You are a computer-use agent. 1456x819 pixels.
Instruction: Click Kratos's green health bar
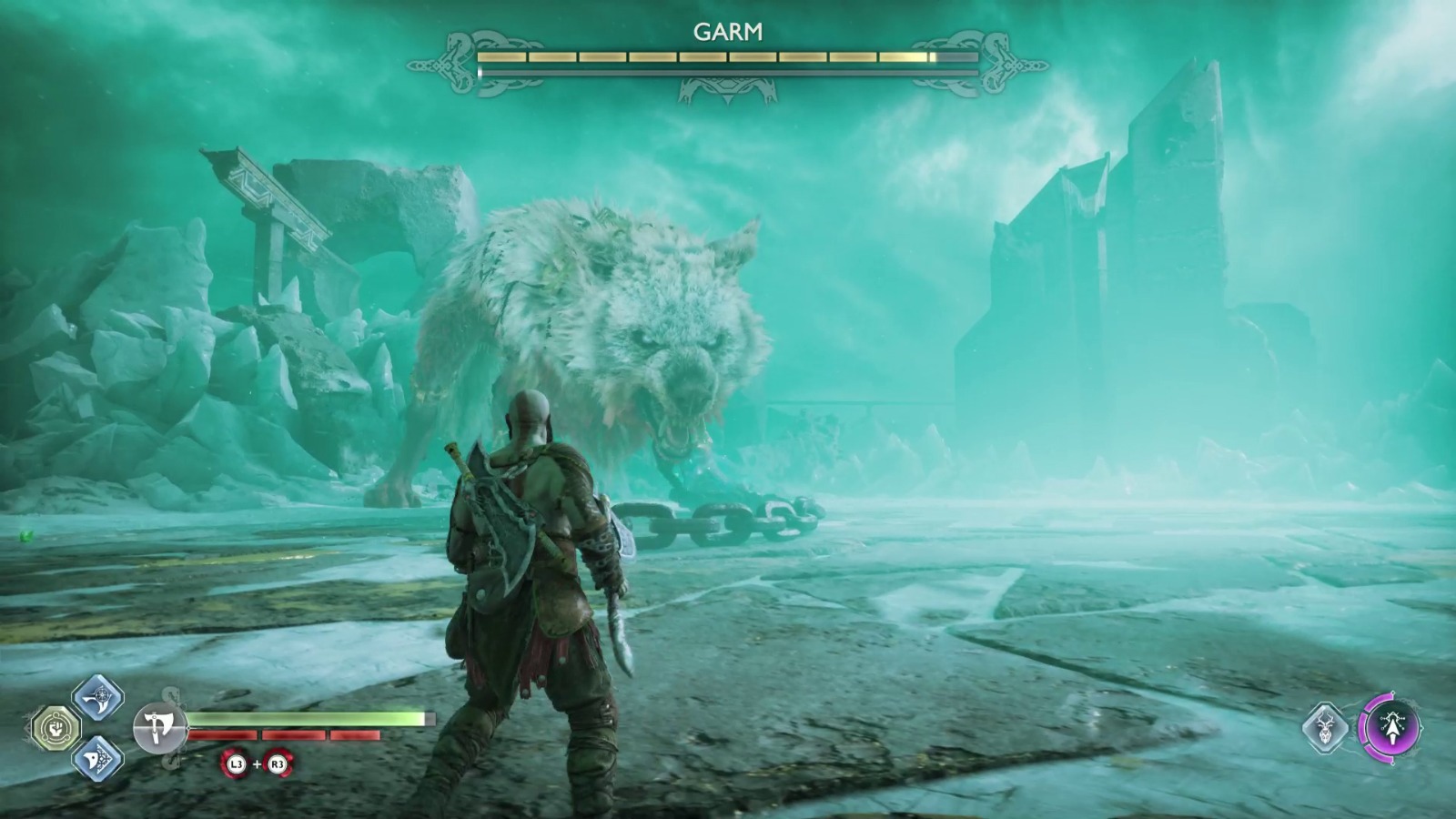pyautogui.click(x=305, y=719)
